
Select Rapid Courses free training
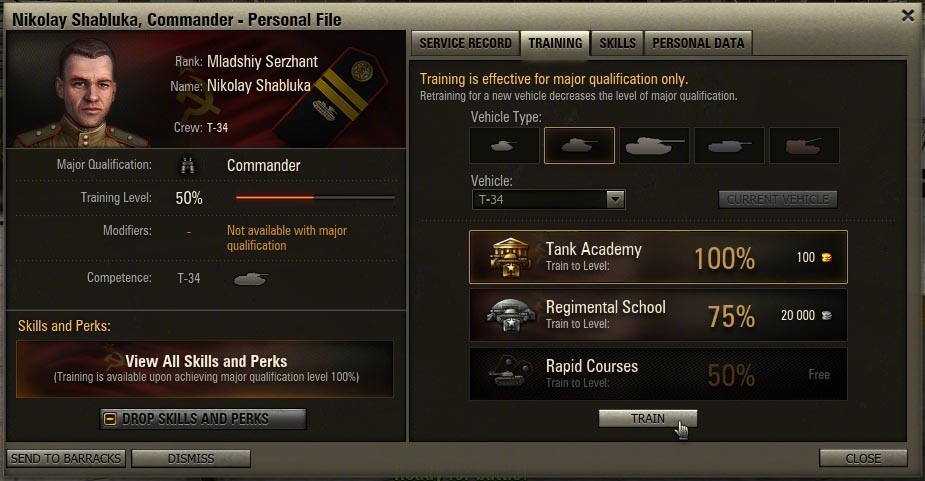point(658,374)
